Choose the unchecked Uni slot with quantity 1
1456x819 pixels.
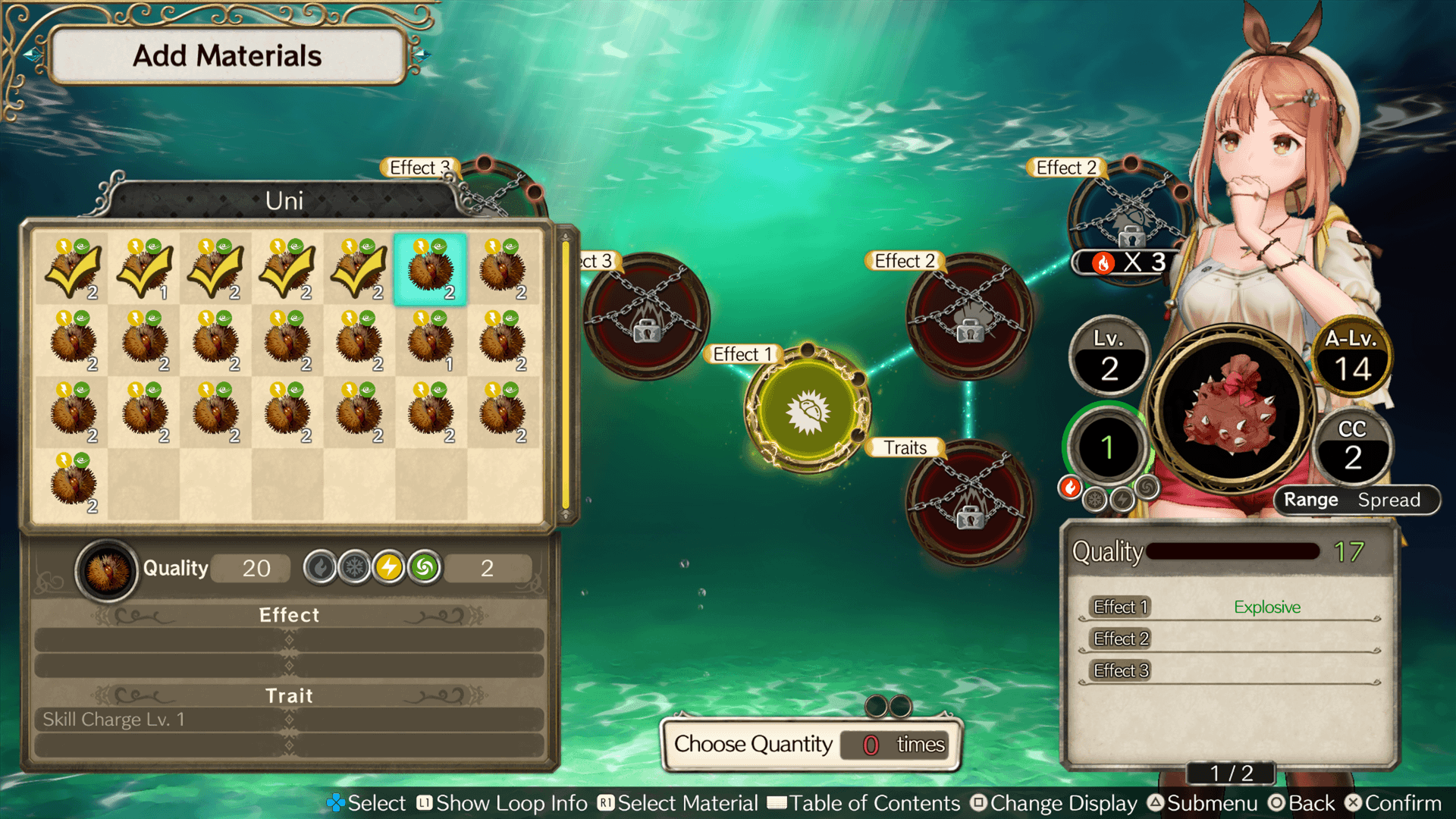coord(430,341)
